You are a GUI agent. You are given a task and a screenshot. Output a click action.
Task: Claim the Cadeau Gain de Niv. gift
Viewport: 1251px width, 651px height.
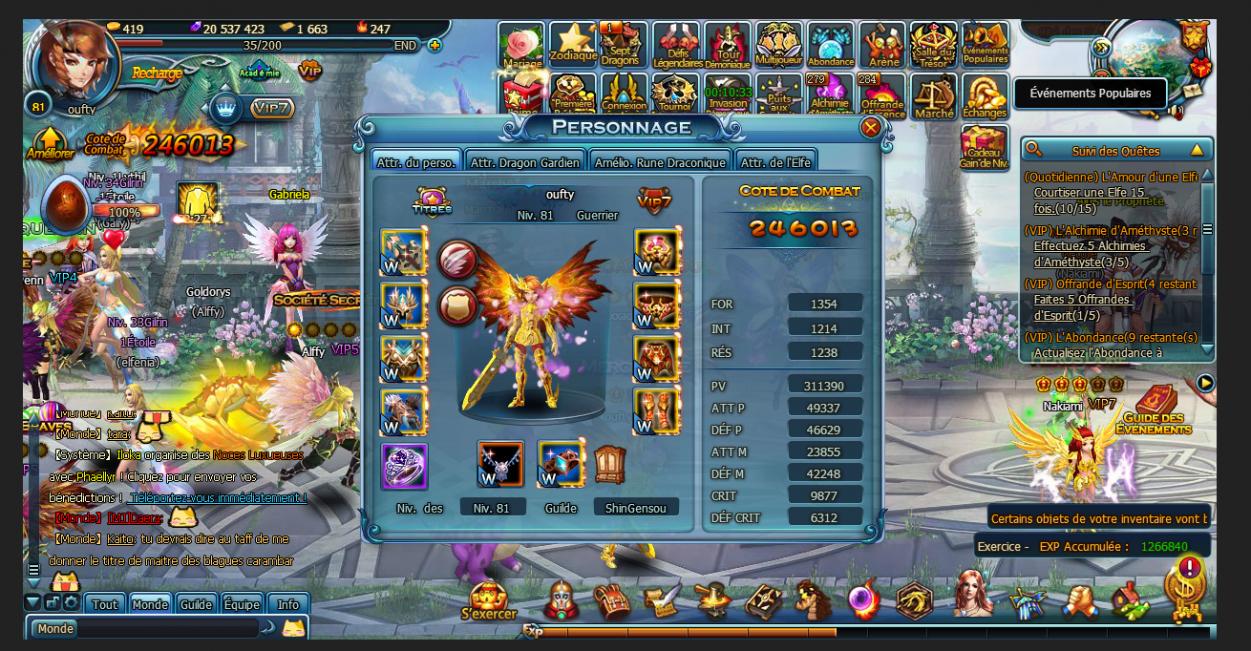coord(985,148)
